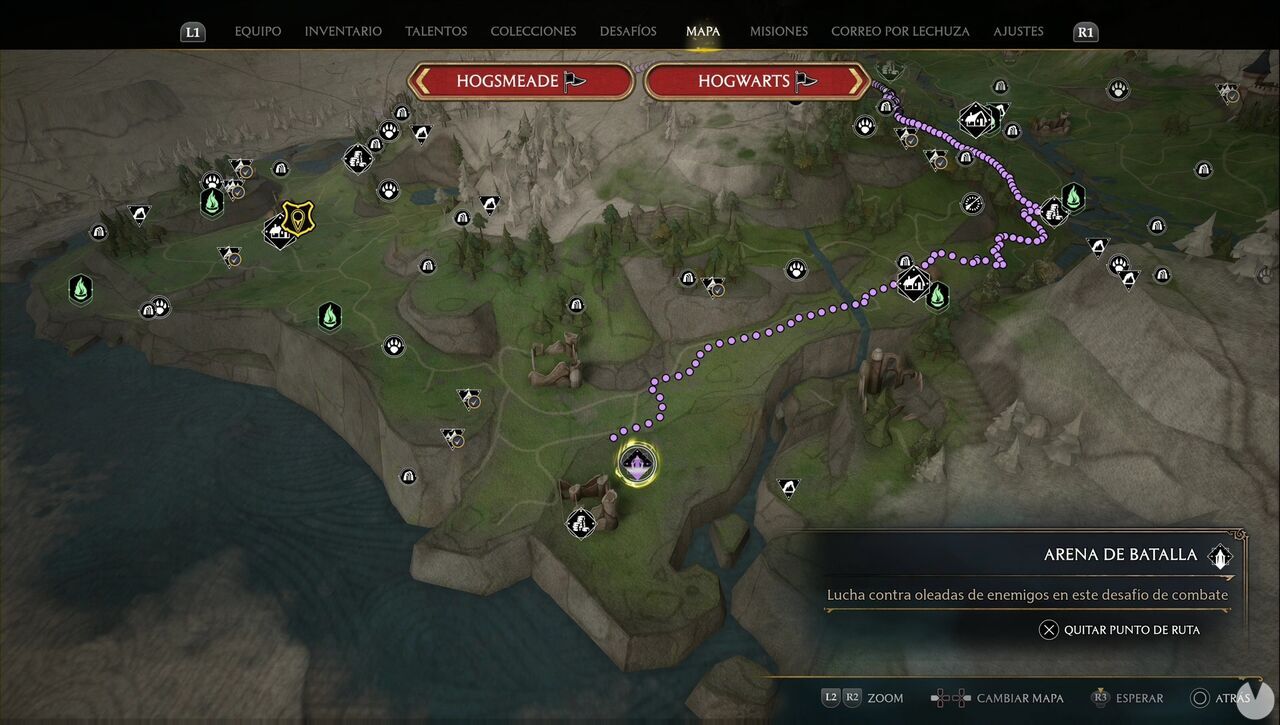Click a green Floo Flame fast-travel icon
1280x725 pixels.
[330, 316]
